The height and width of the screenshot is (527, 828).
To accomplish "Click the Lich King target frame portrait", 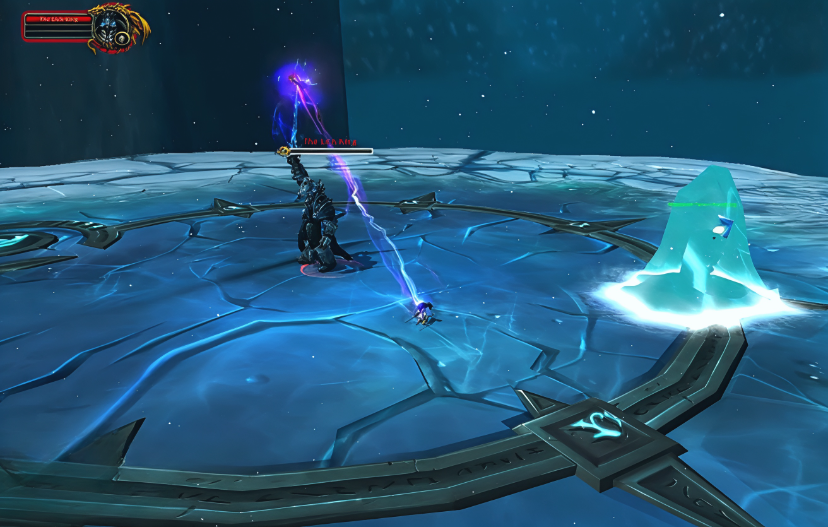I will point(108,27).
